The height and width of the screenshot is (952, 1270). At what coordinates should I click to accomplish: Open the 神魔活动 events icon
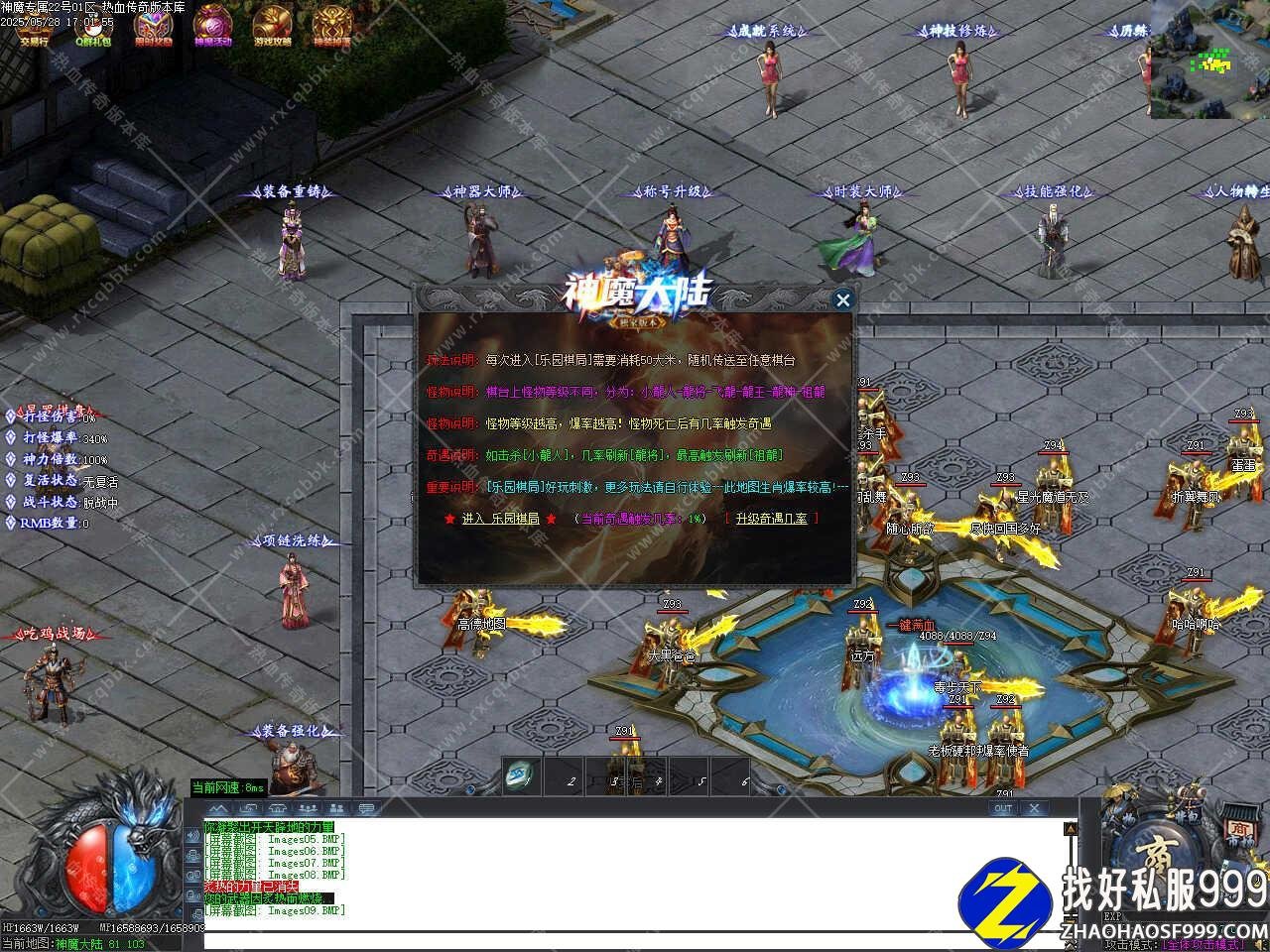tap(212, 26)
